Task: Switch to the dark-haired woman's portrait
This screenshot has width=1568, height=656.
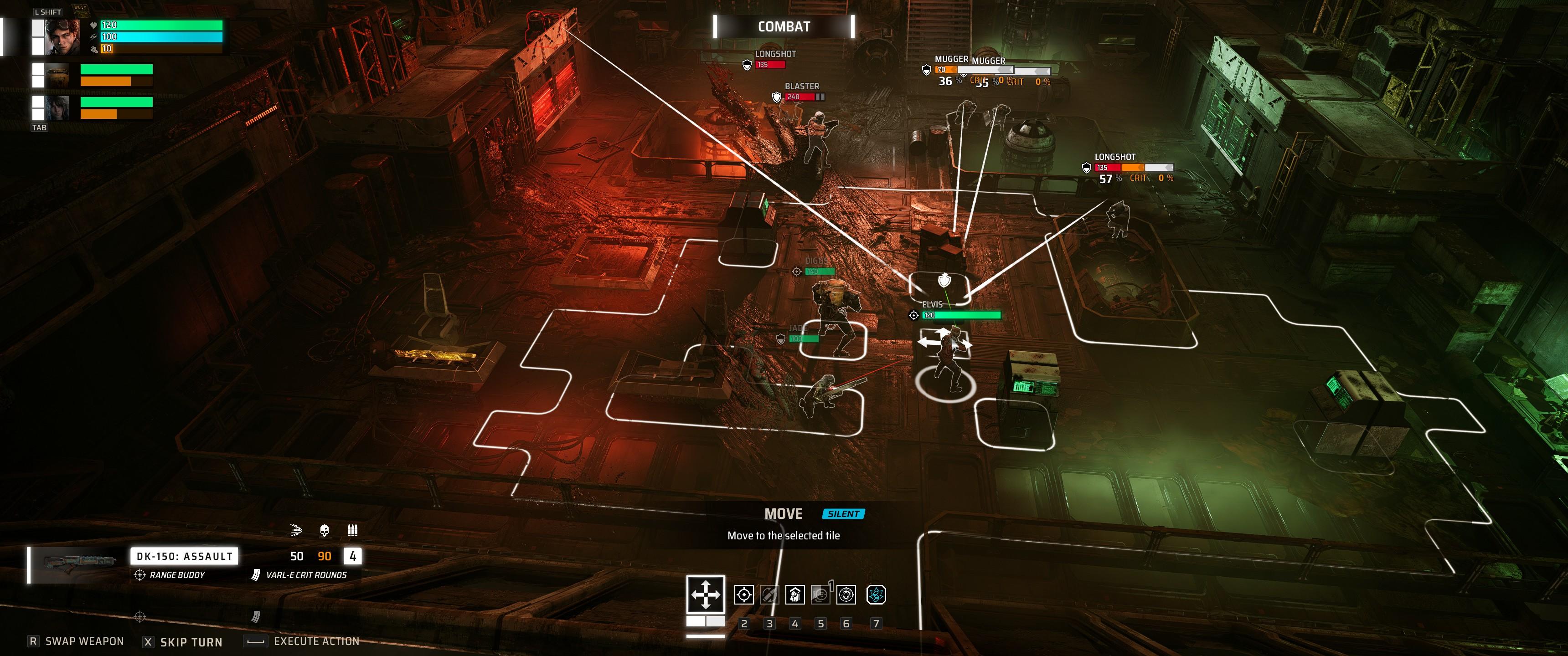Action: [58, 108]
